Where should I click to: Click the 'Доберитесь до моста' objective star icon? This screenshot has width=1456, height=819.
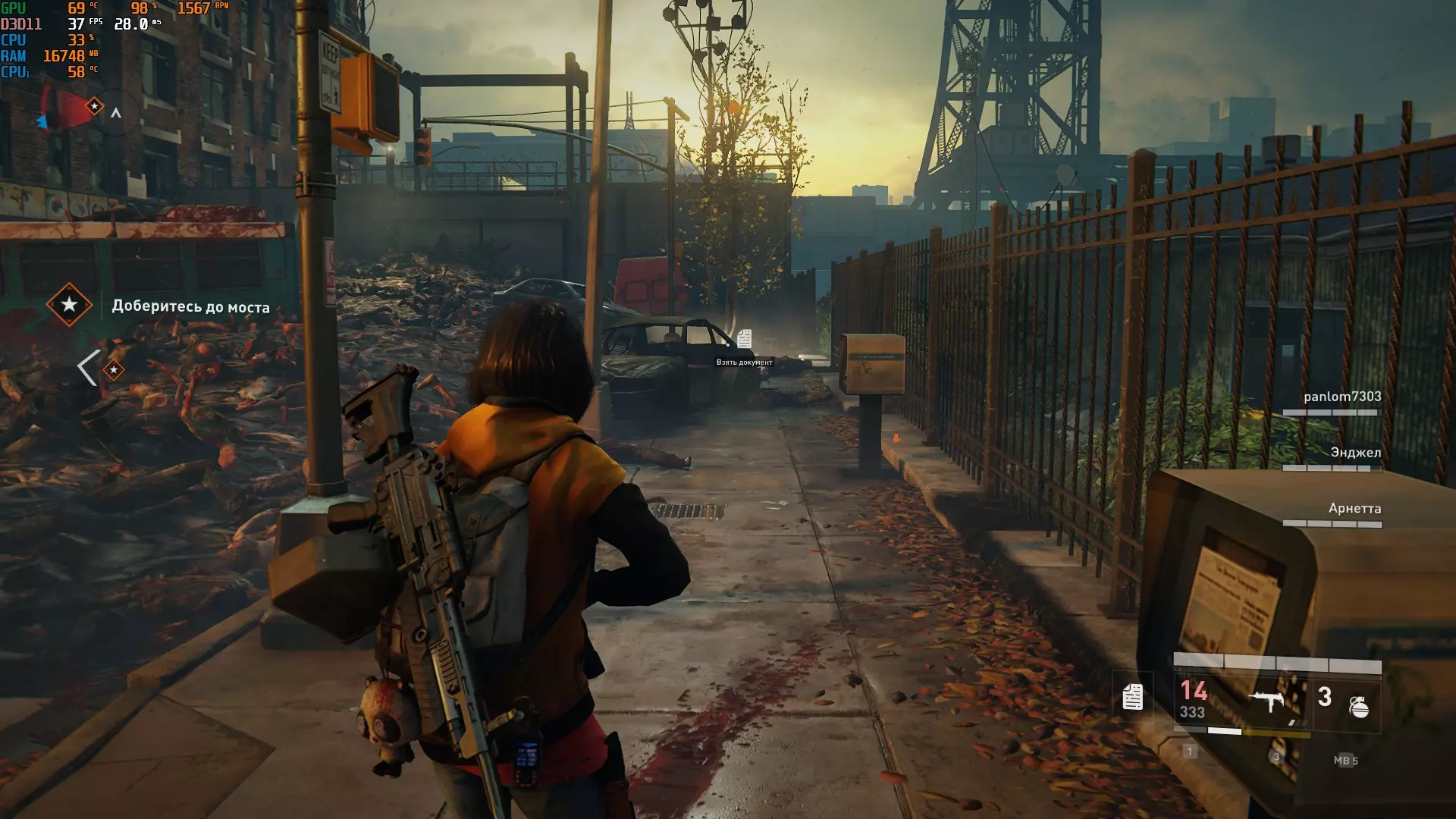69,305
